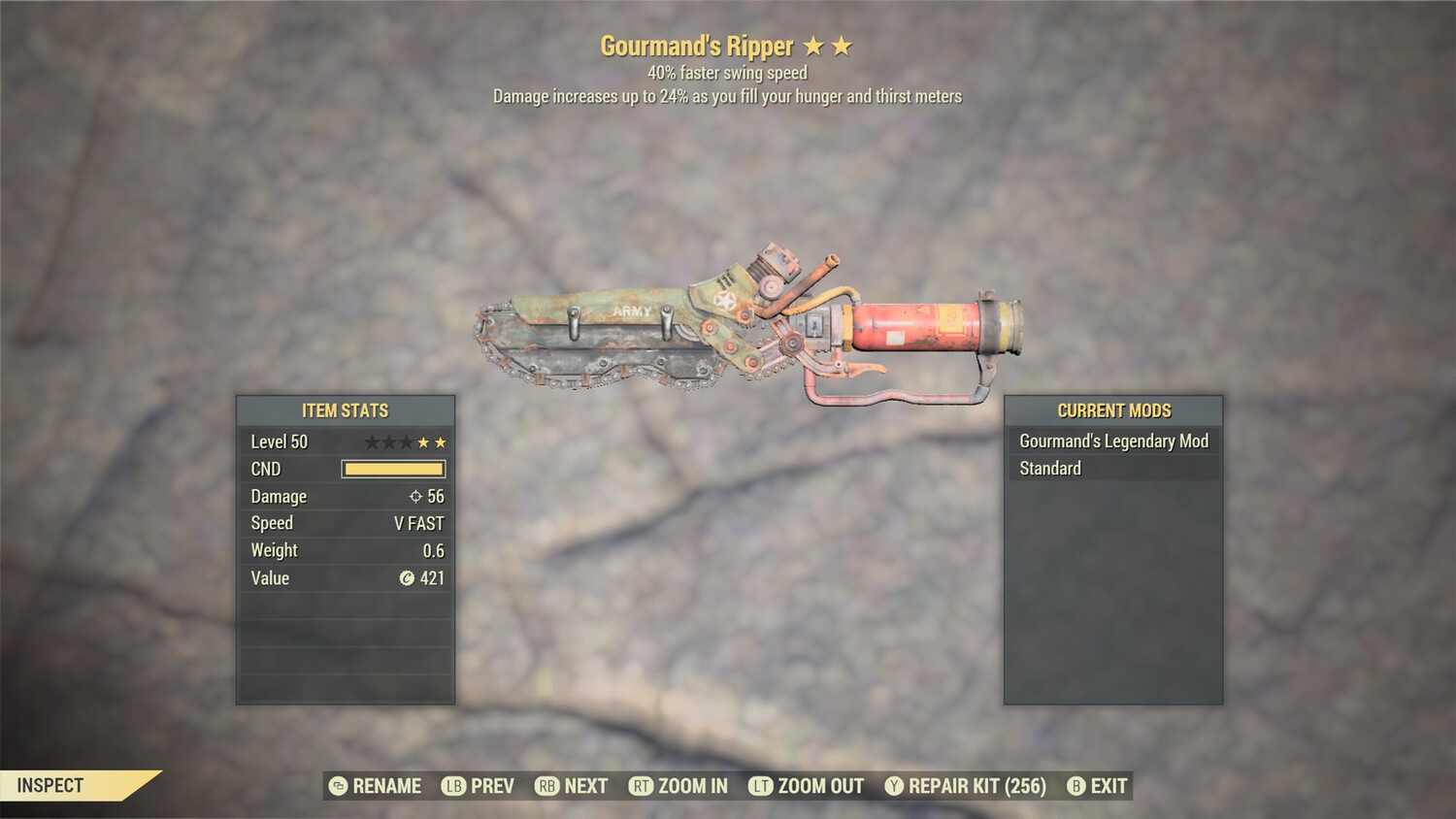Click REPAIR KIT (256) to use a repair kit

tap(974, 786)
